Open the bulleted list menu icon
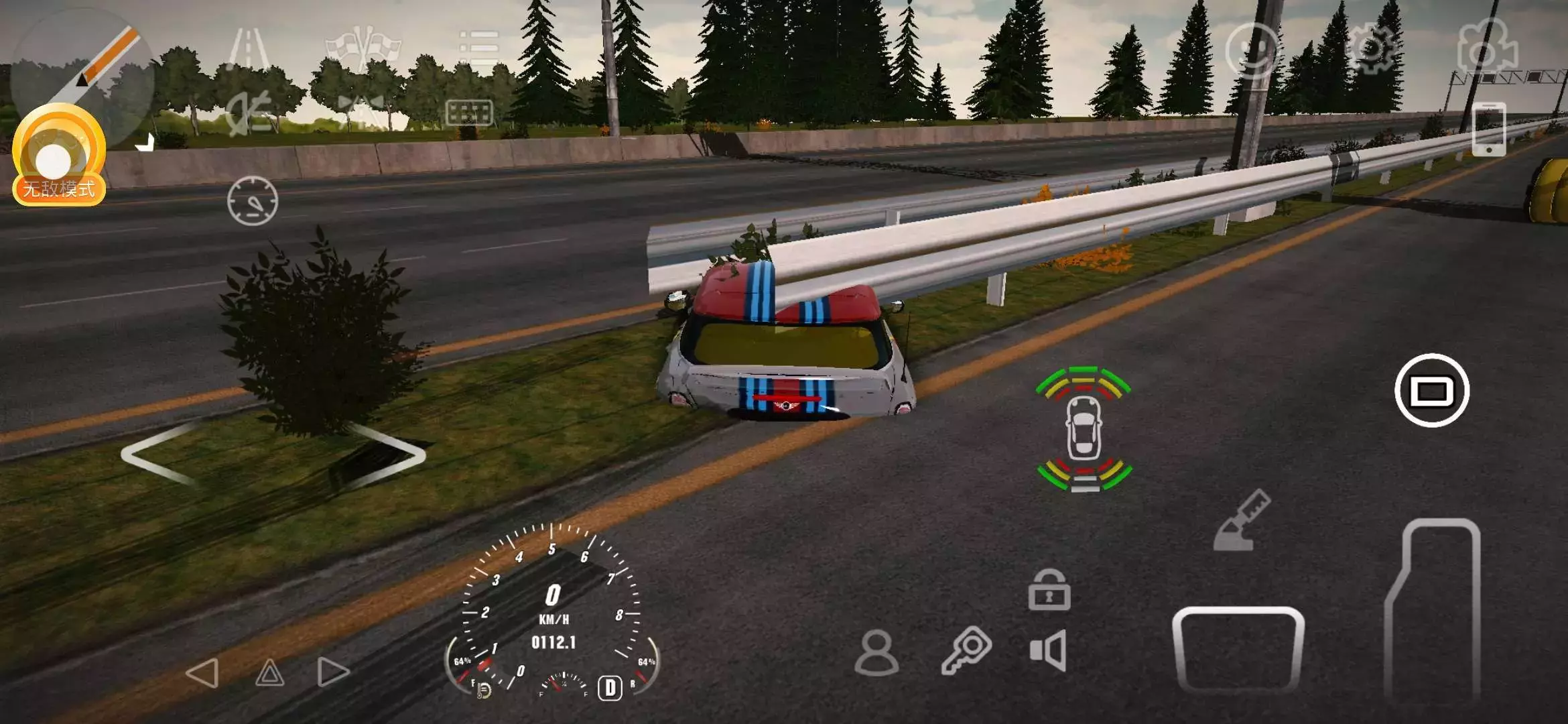The height and width of the screenshot is (724, 1568). pyautogui.click(x=479, y=47)
